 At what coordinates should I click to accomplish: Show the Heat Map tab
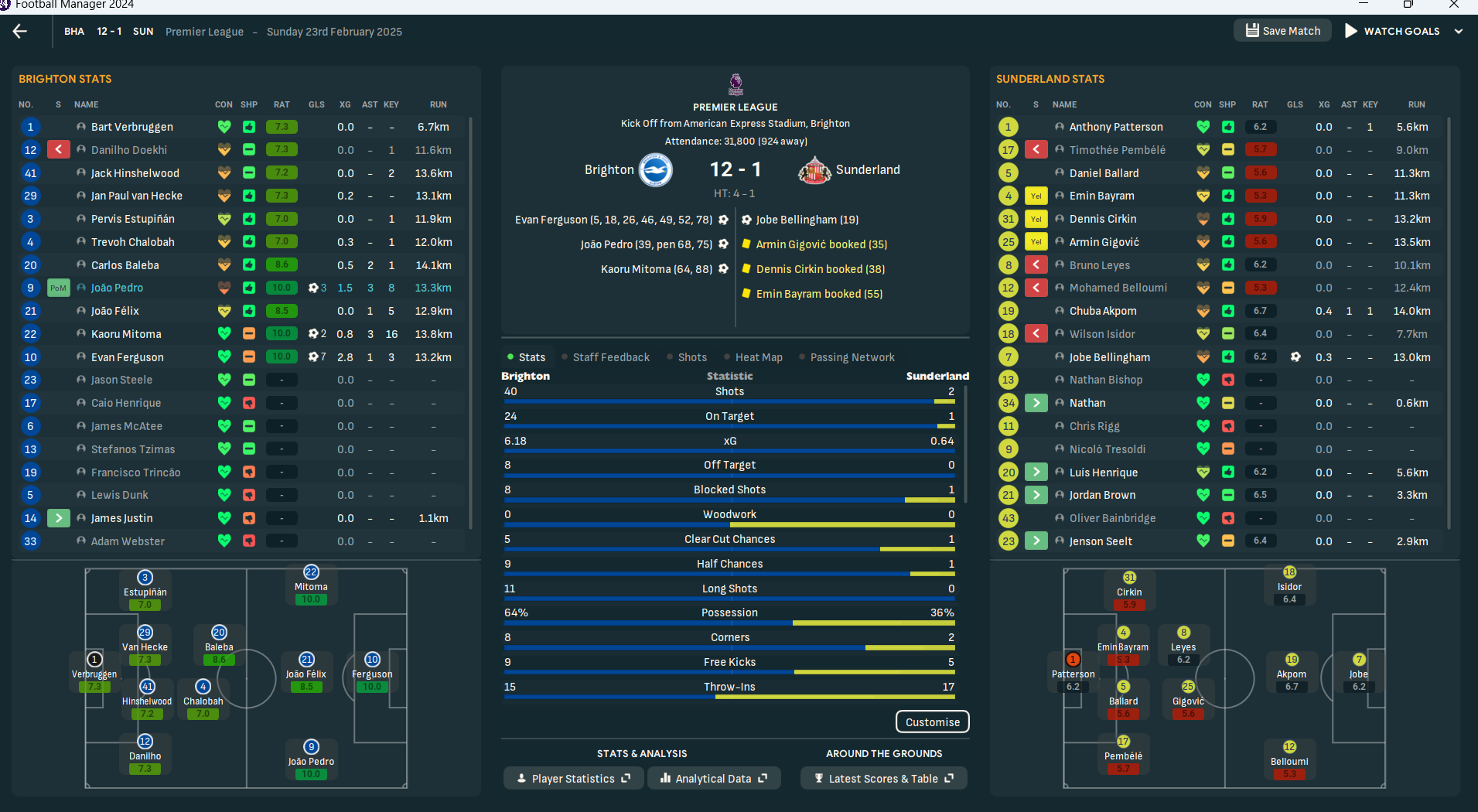758,357
